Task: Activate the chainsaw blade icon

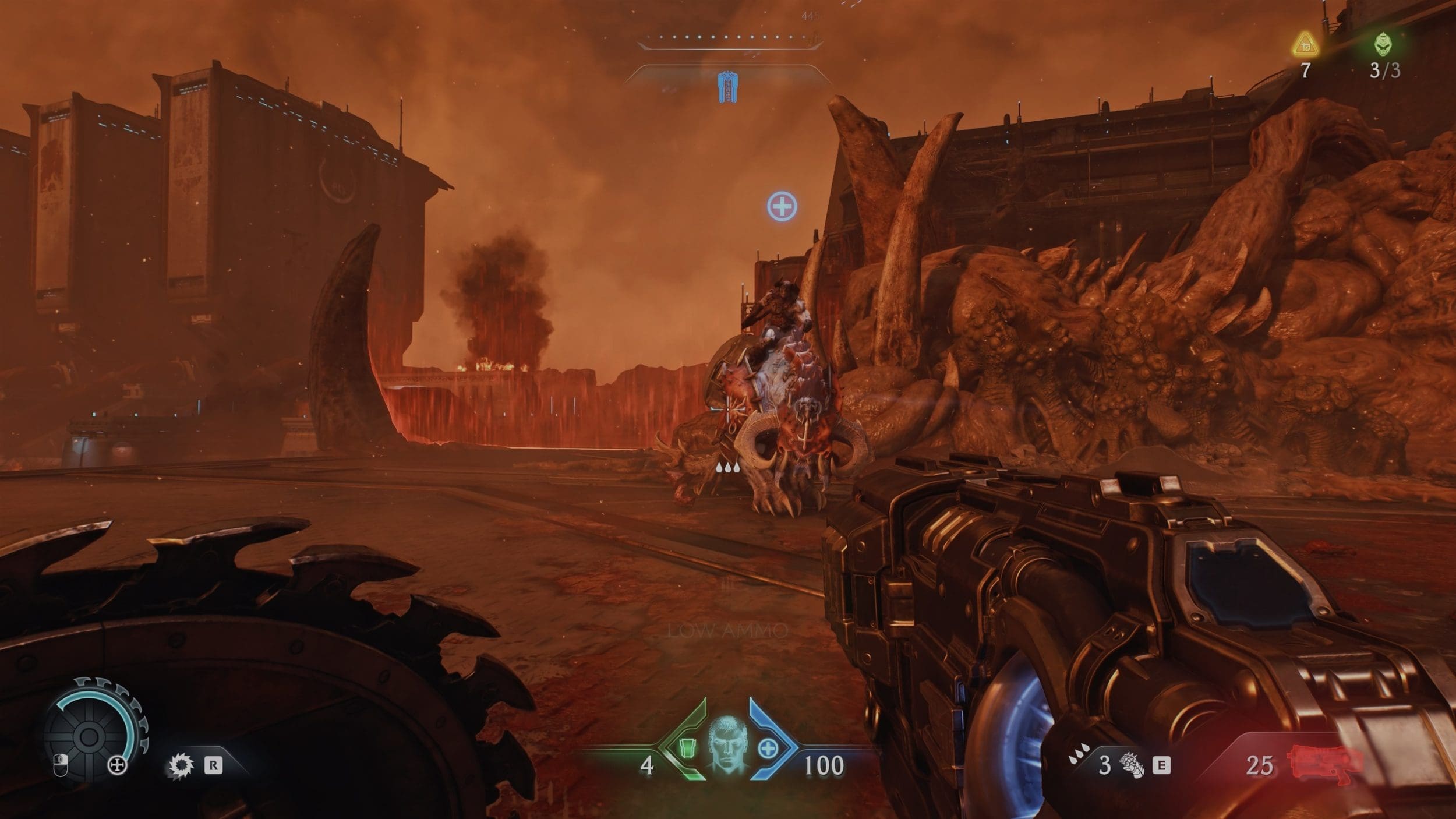Action: (180, 765)
